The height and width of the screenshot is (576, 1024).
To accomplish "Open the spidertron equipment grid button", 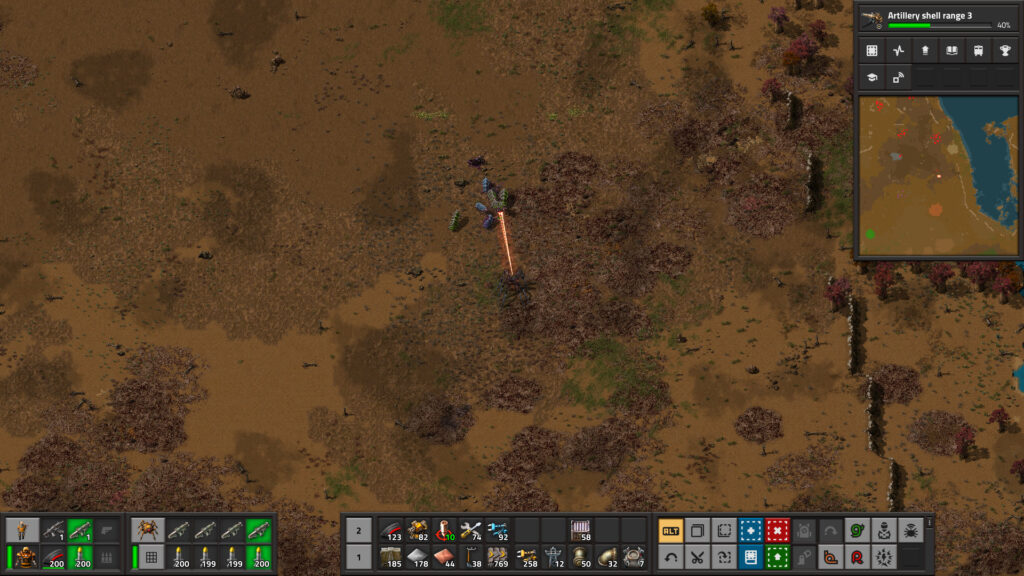I will click(150, 557).
